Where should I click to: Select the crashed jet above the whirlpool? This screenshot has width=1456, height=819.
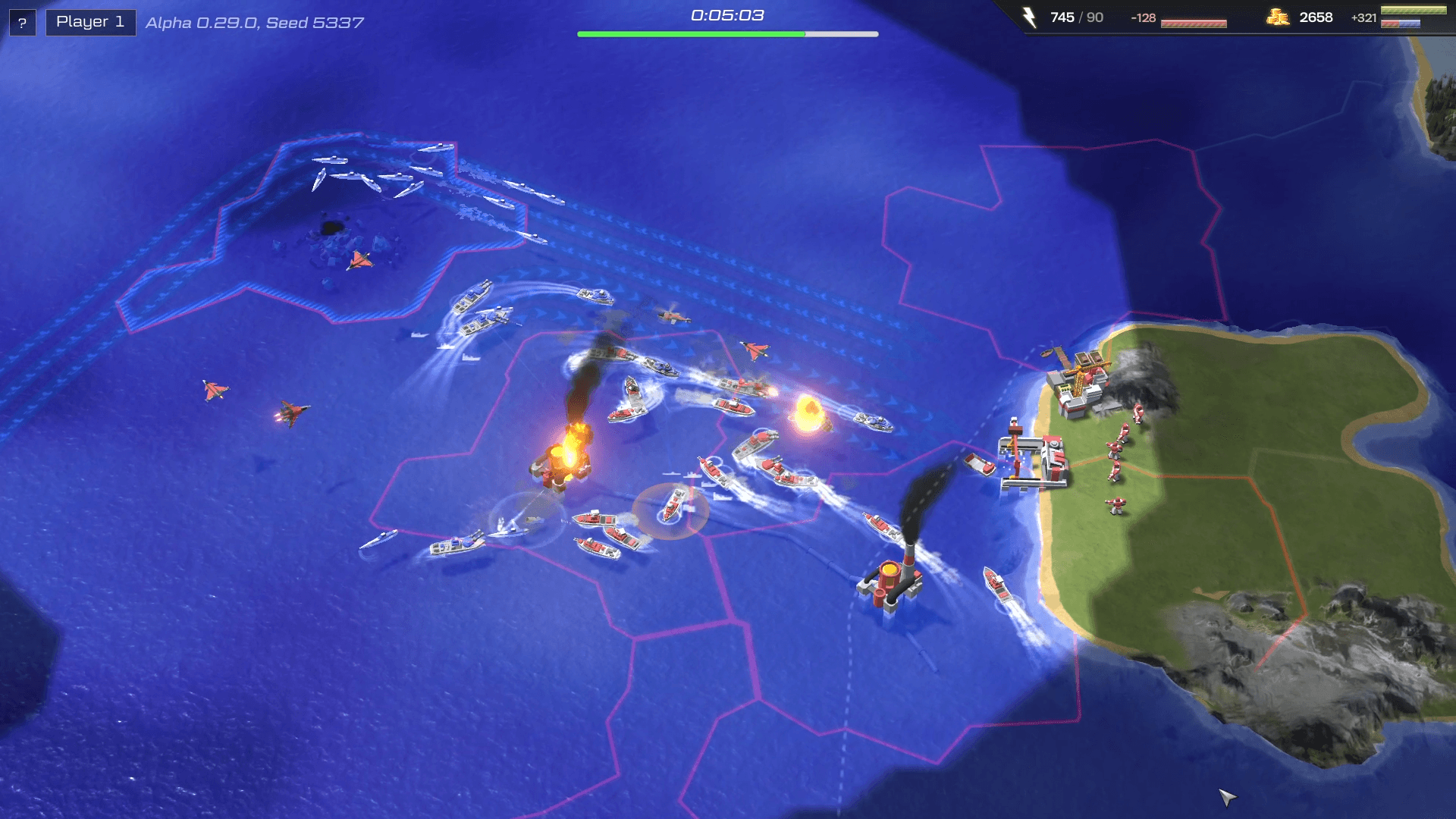(x=360, y=260)
